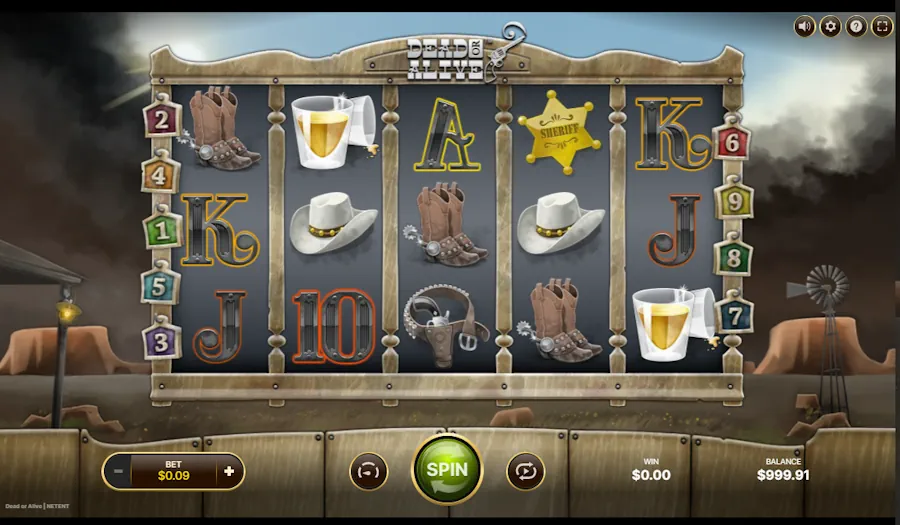This screenshot has height=525, width=900.
Task: Decrease the bet with the minus button
Action: coord(119,471)
